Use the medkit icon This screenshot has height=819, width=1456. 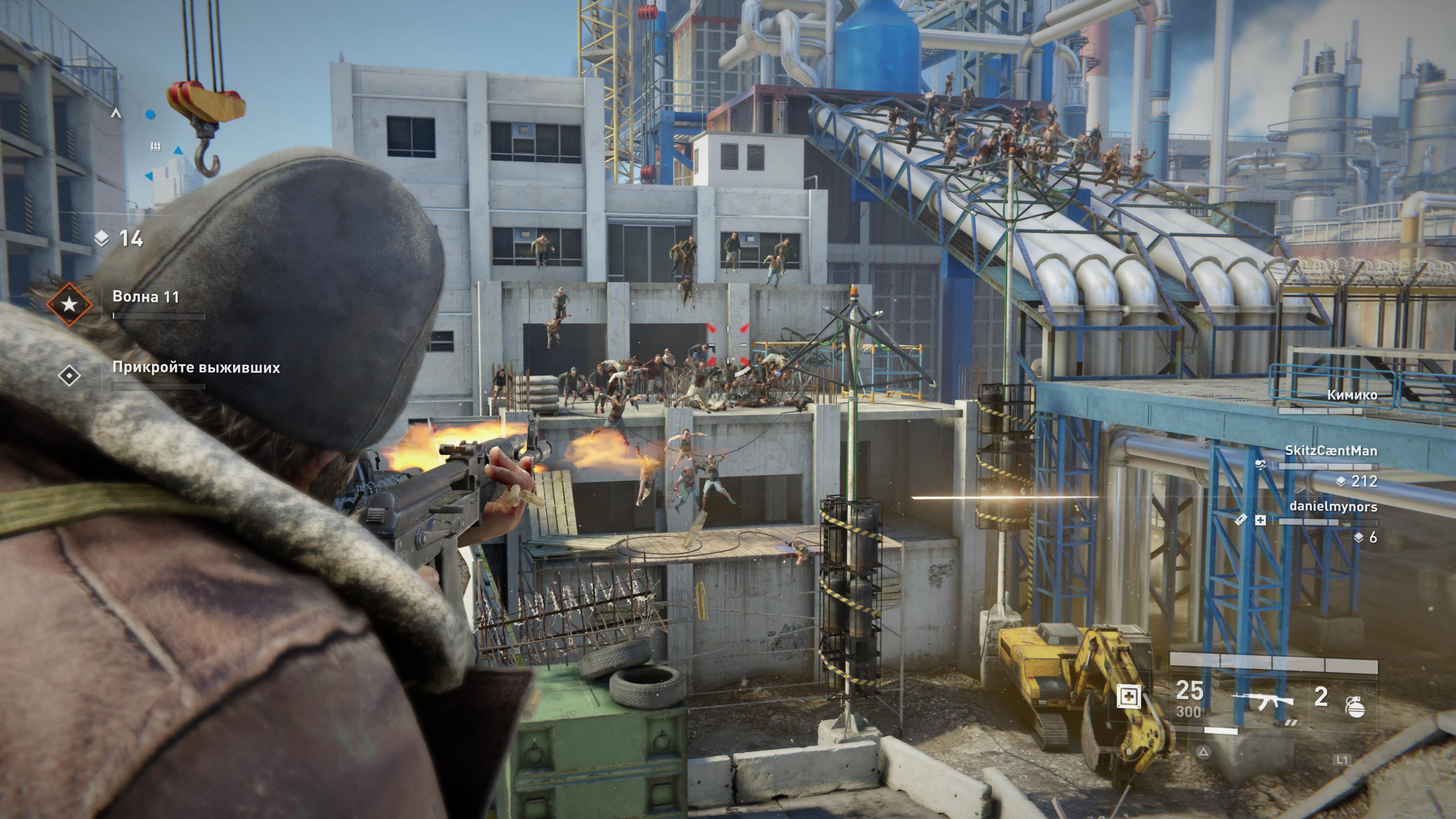(1128, 697)
